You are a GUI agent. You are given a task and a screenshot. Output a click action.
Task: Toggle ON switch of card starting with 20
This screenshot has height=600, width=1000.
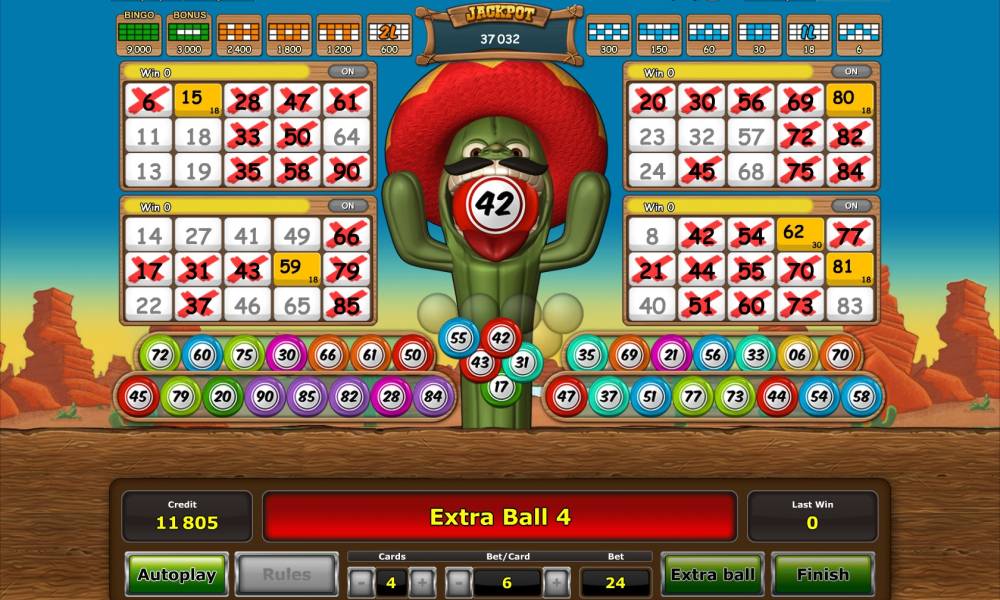(851, 72)
